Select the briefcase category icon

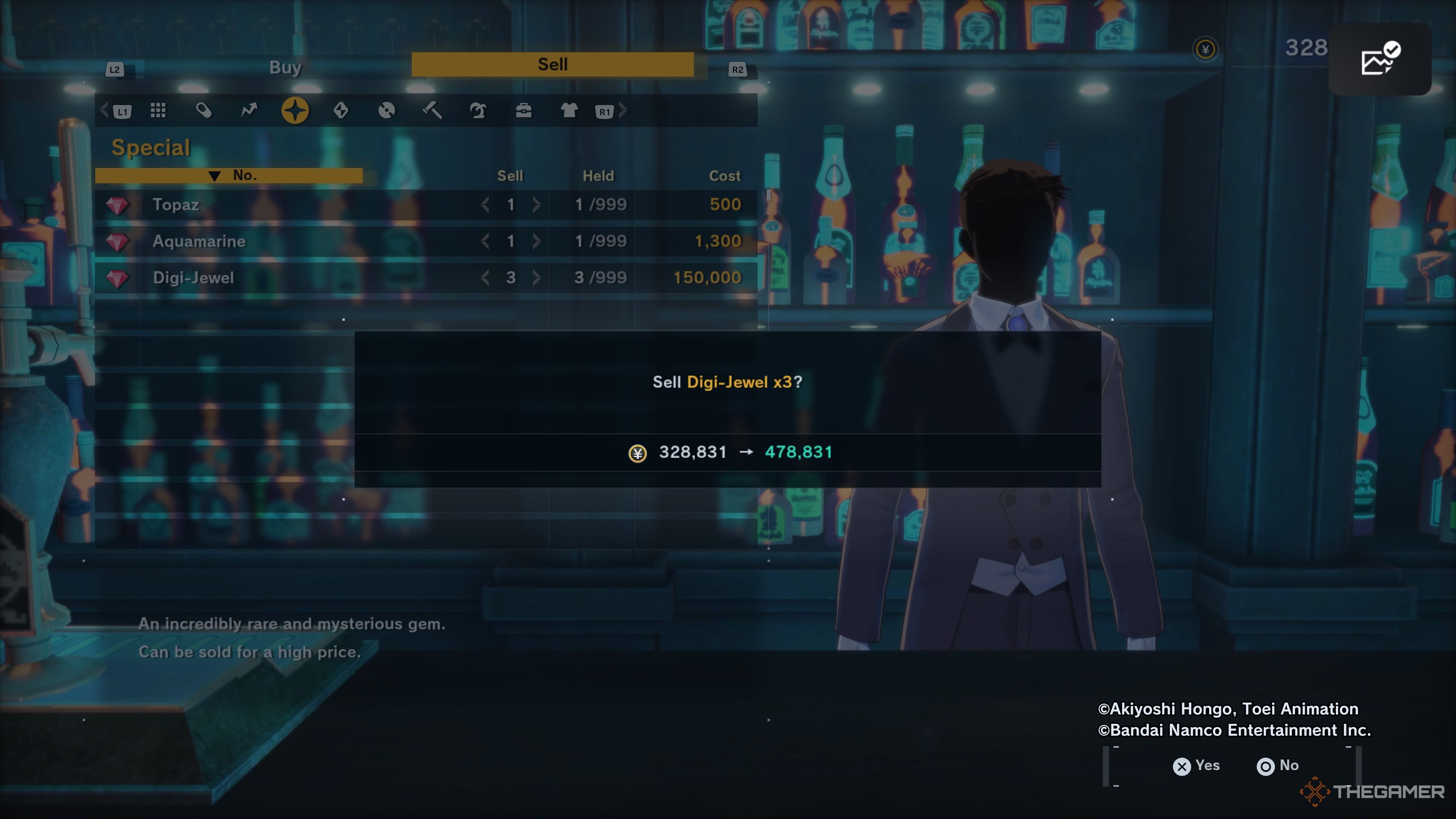coord(524,110)
